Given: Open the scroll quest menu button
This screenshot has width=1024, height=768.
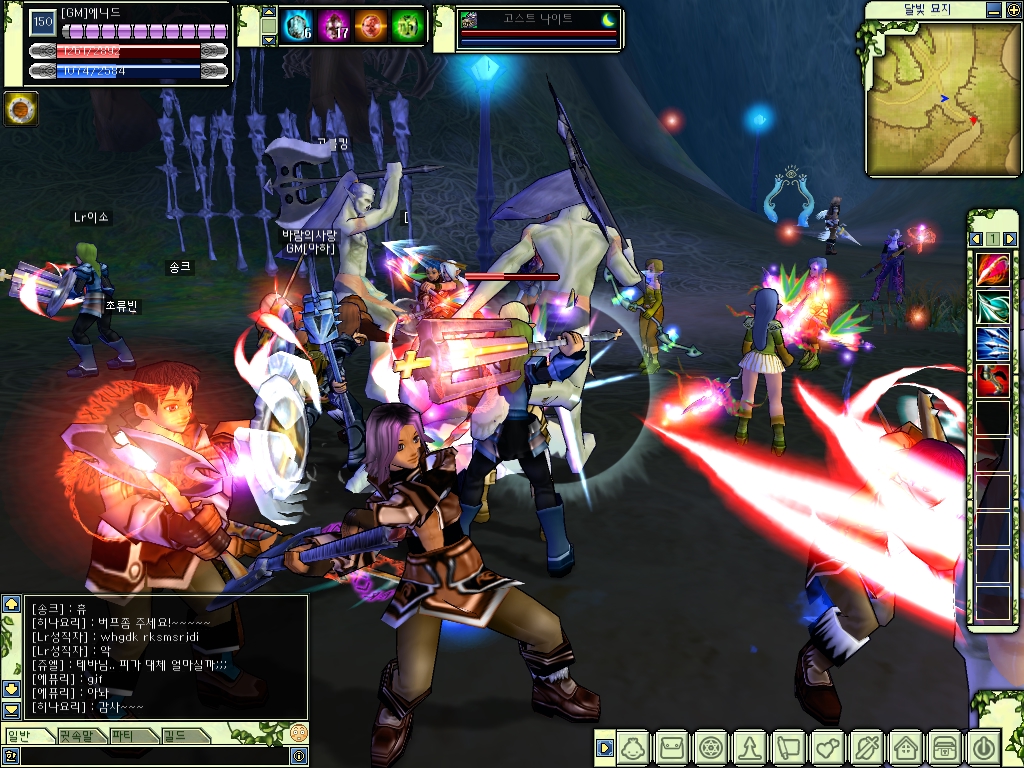Looking at the screenshot, I should coord(789,747).
